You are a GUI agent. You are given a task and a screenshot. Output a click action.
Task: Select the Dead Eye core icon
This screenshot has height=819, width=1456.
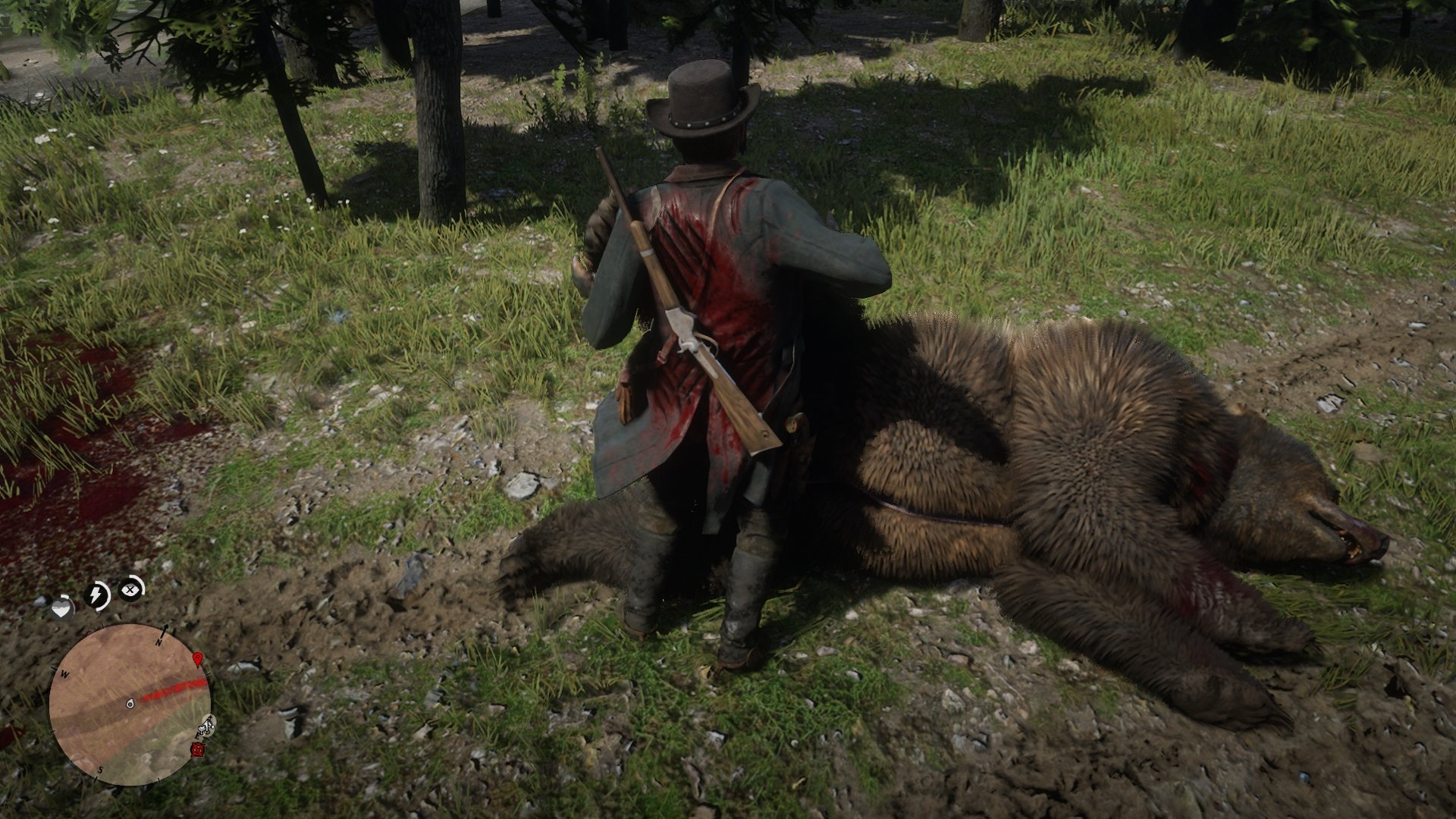[130, 588]
